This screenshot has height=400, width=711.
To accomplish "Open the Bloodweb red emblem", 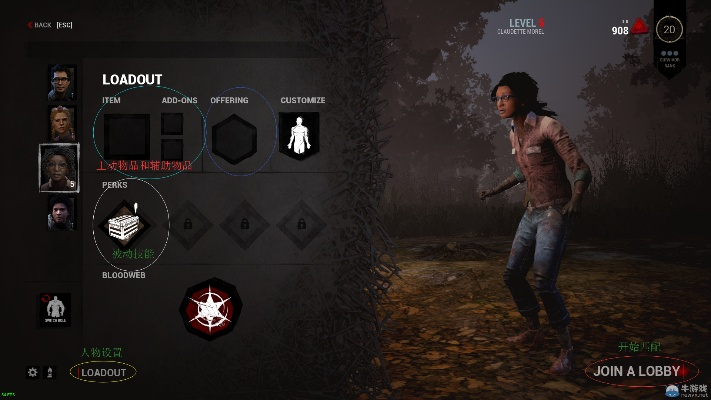I will 210,307.
